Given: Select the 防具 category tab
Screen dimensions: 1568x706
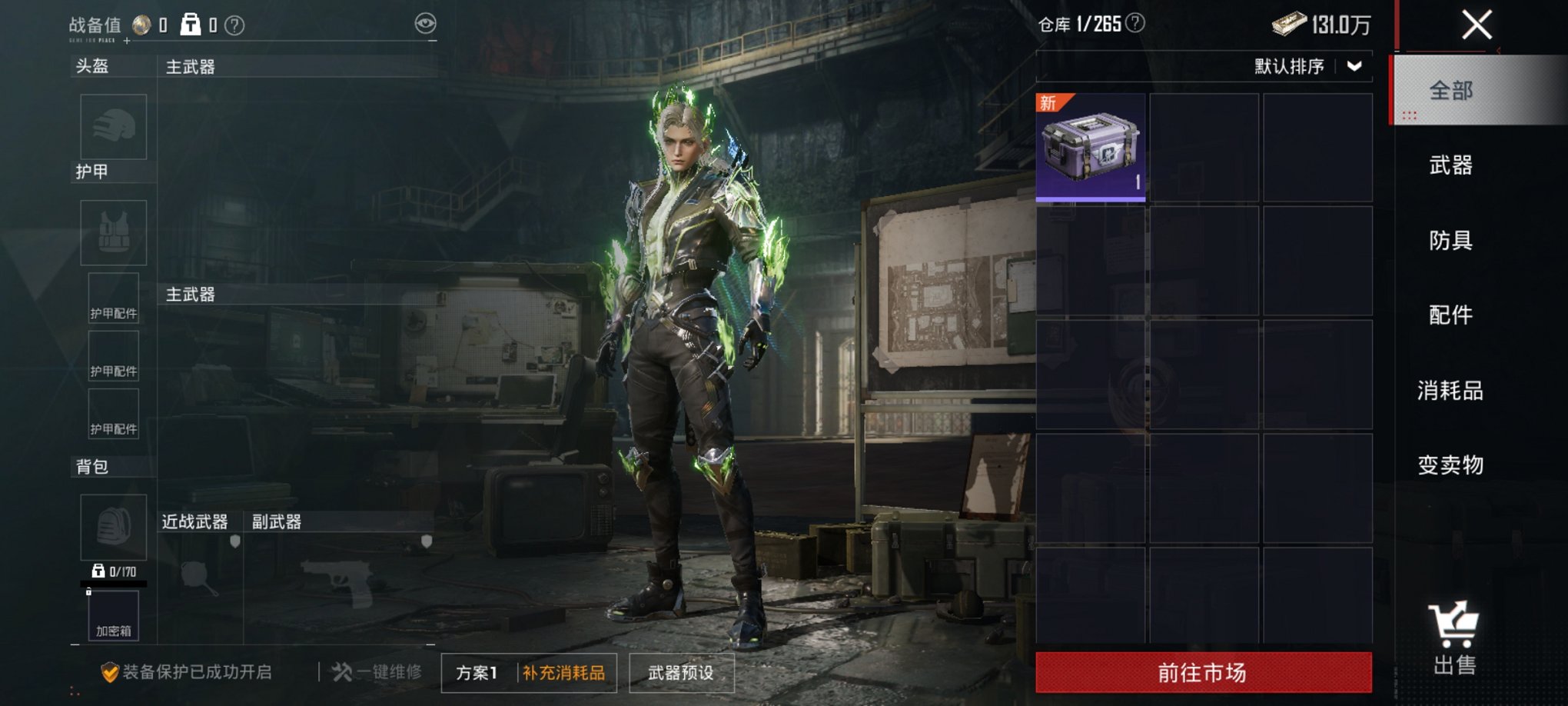Looking at the screenshot, I should click(1451, 241).
